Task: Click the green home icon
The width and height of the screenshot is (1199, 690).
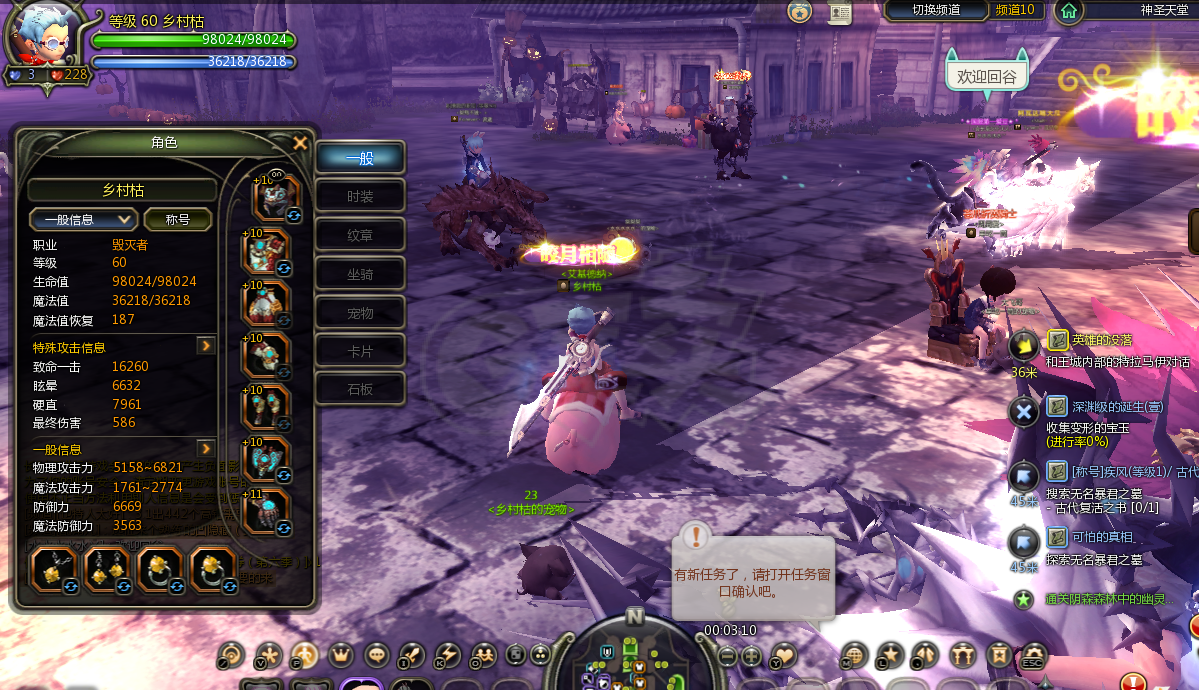Action: click(x=1069, y=11)
